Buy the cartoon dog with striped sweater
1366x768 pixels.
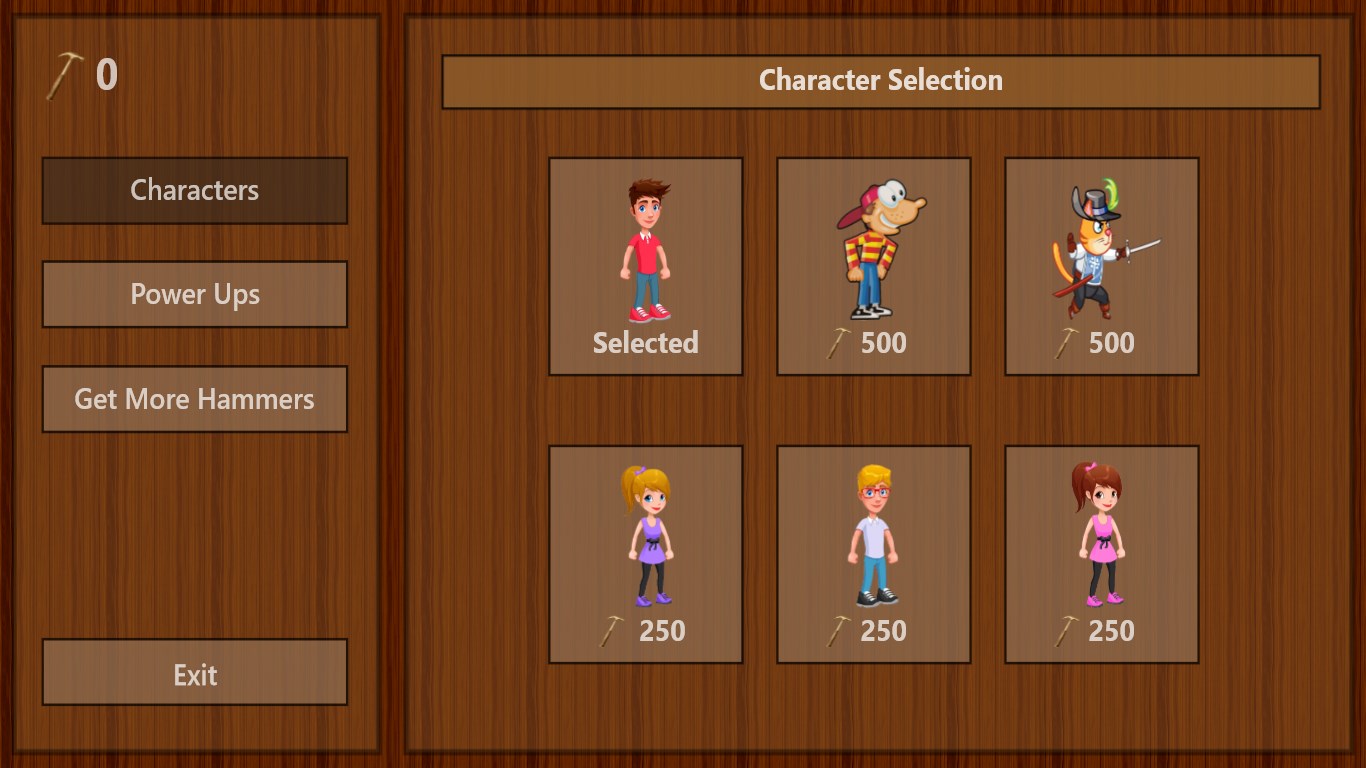click(873, 266)
